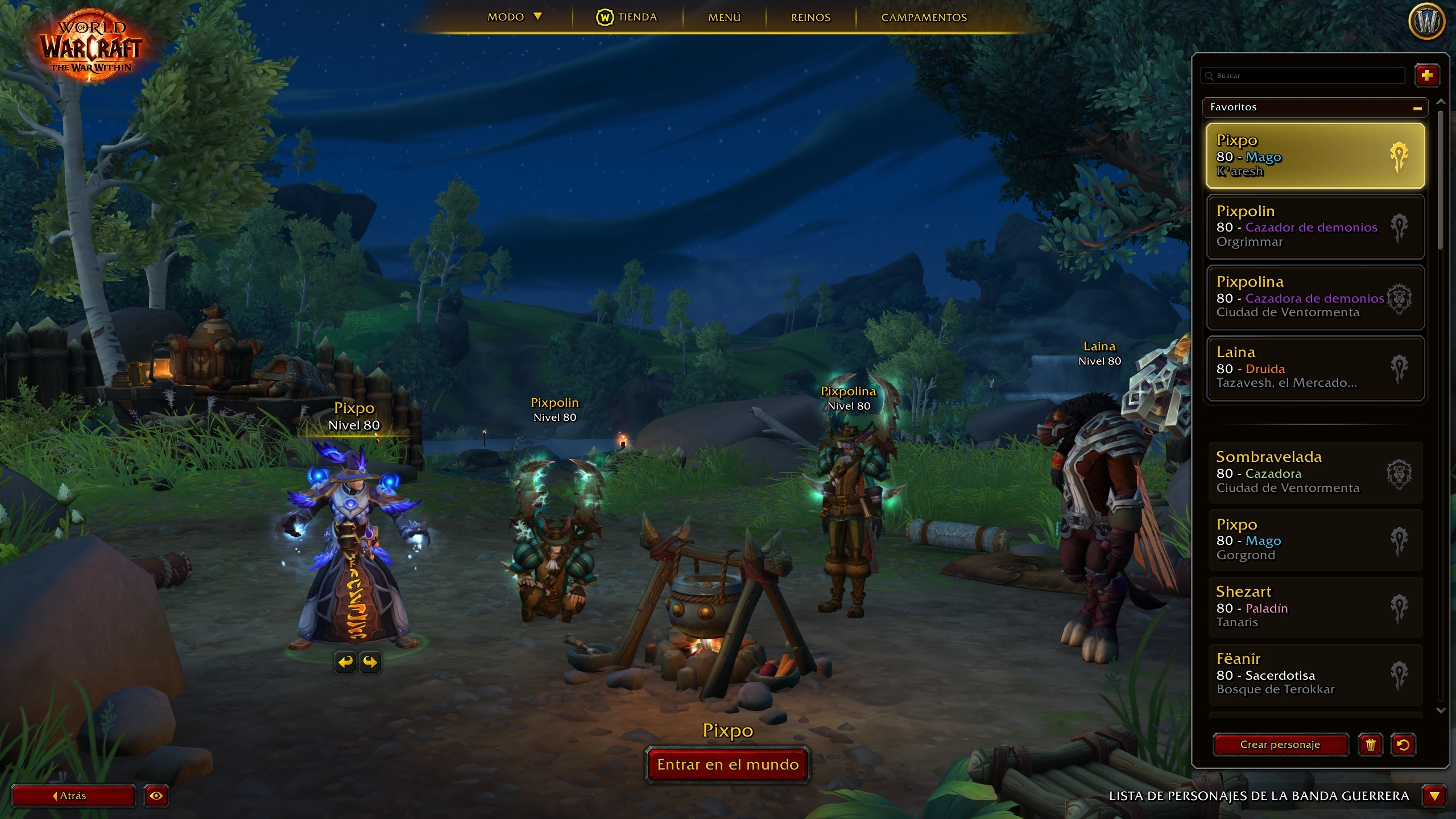Image resolution: width=1456 pixels, height=819 pixels.
Task: Click the delete character trash button
Action: [1370, 744]
